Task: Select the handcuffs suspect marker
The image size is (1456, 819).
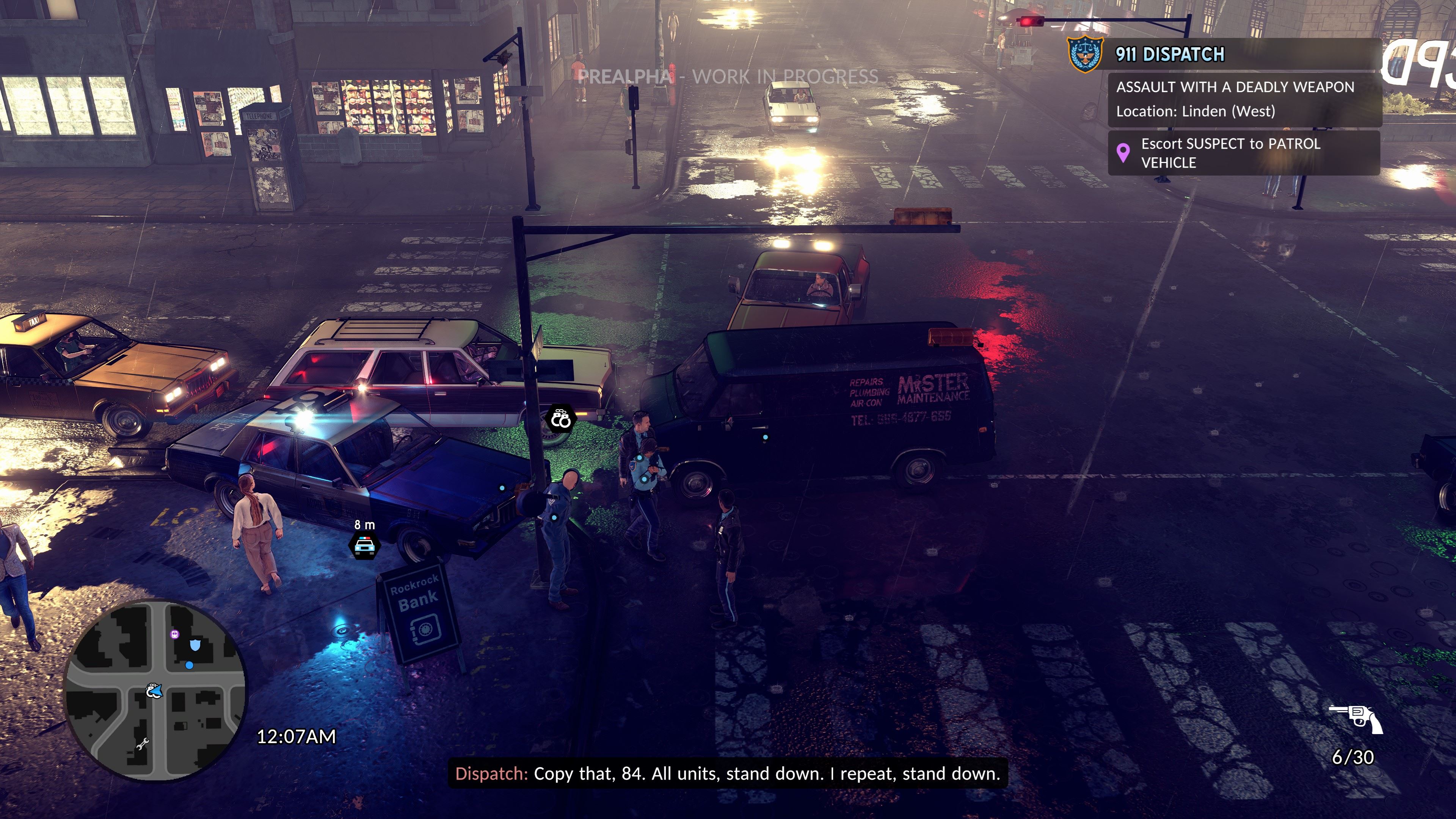Action: pos(560,419)
